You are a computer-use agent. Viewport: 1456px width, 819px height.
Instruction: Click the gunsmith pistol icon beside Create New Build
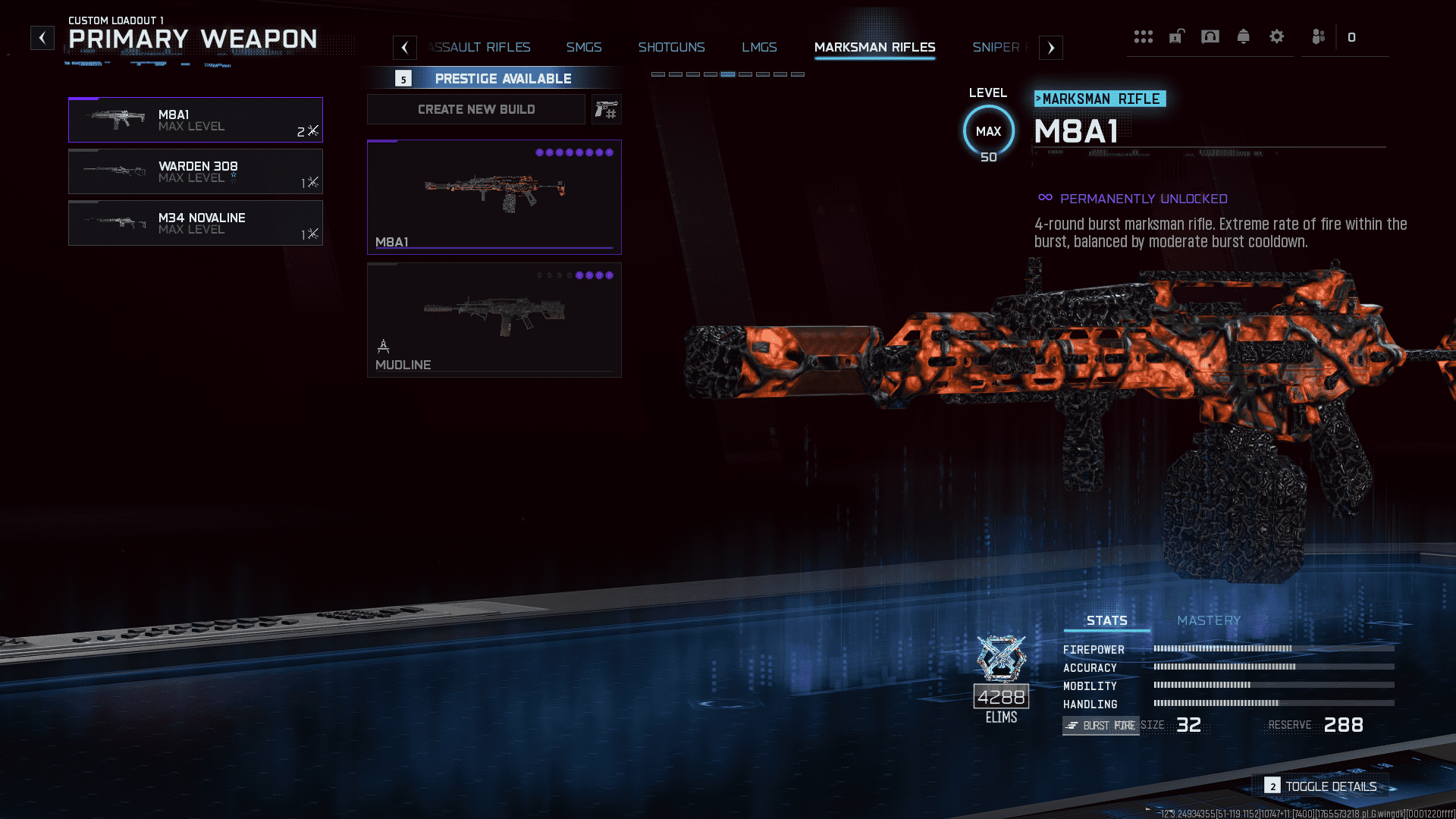pos(606,108)
